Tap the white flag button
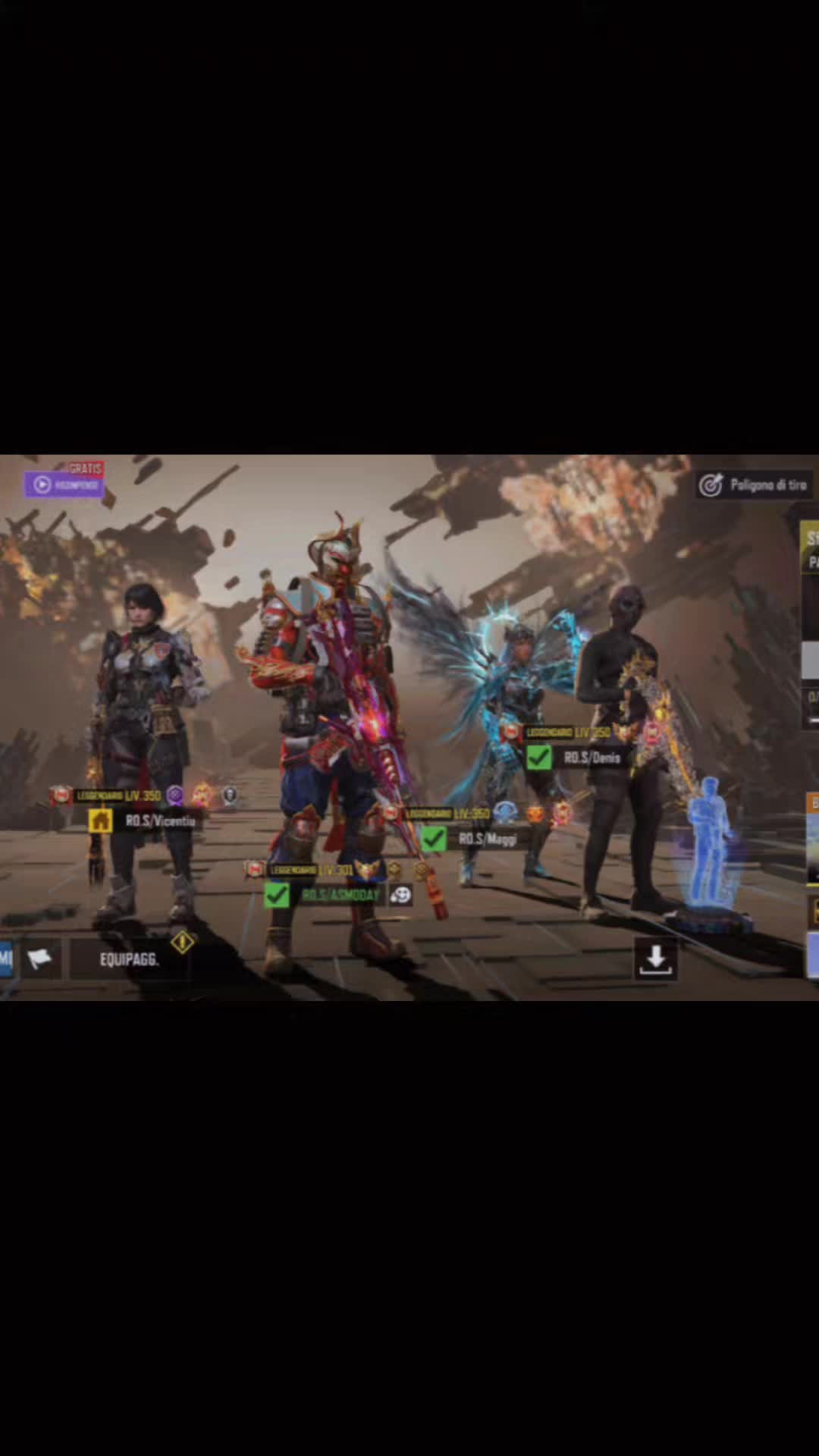 pos(39,959)
